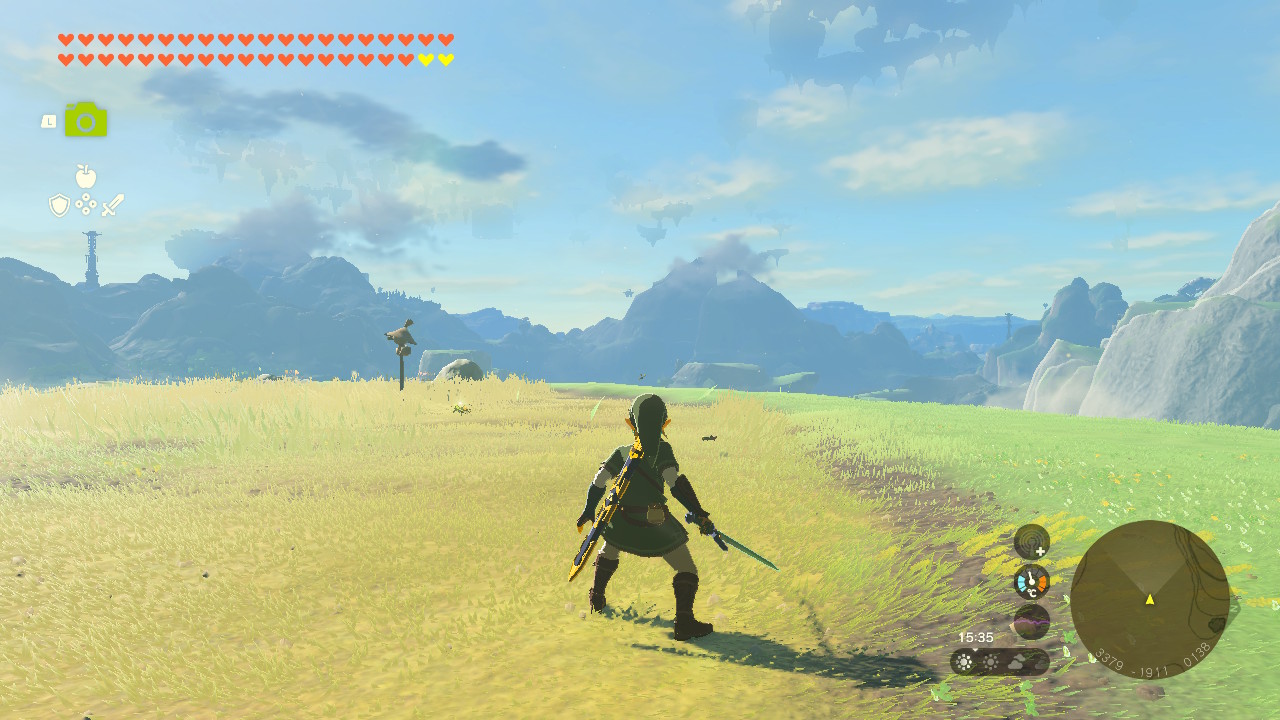Open the circular minimap
The image size is (1280, 720).
pyautogui.click(x=1149, y=599)
